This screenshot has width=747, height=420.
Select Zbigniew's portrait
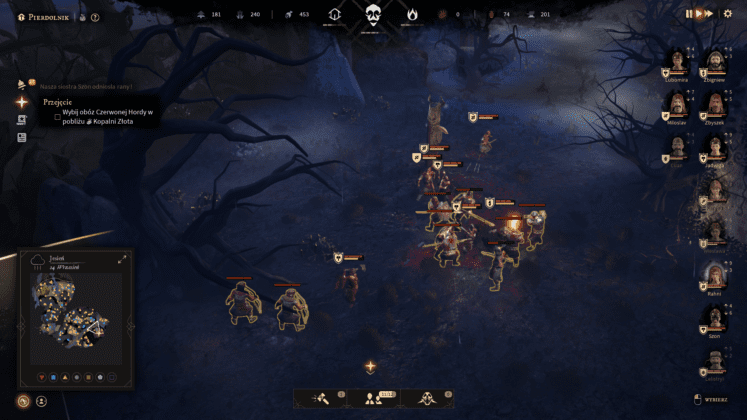715,61
